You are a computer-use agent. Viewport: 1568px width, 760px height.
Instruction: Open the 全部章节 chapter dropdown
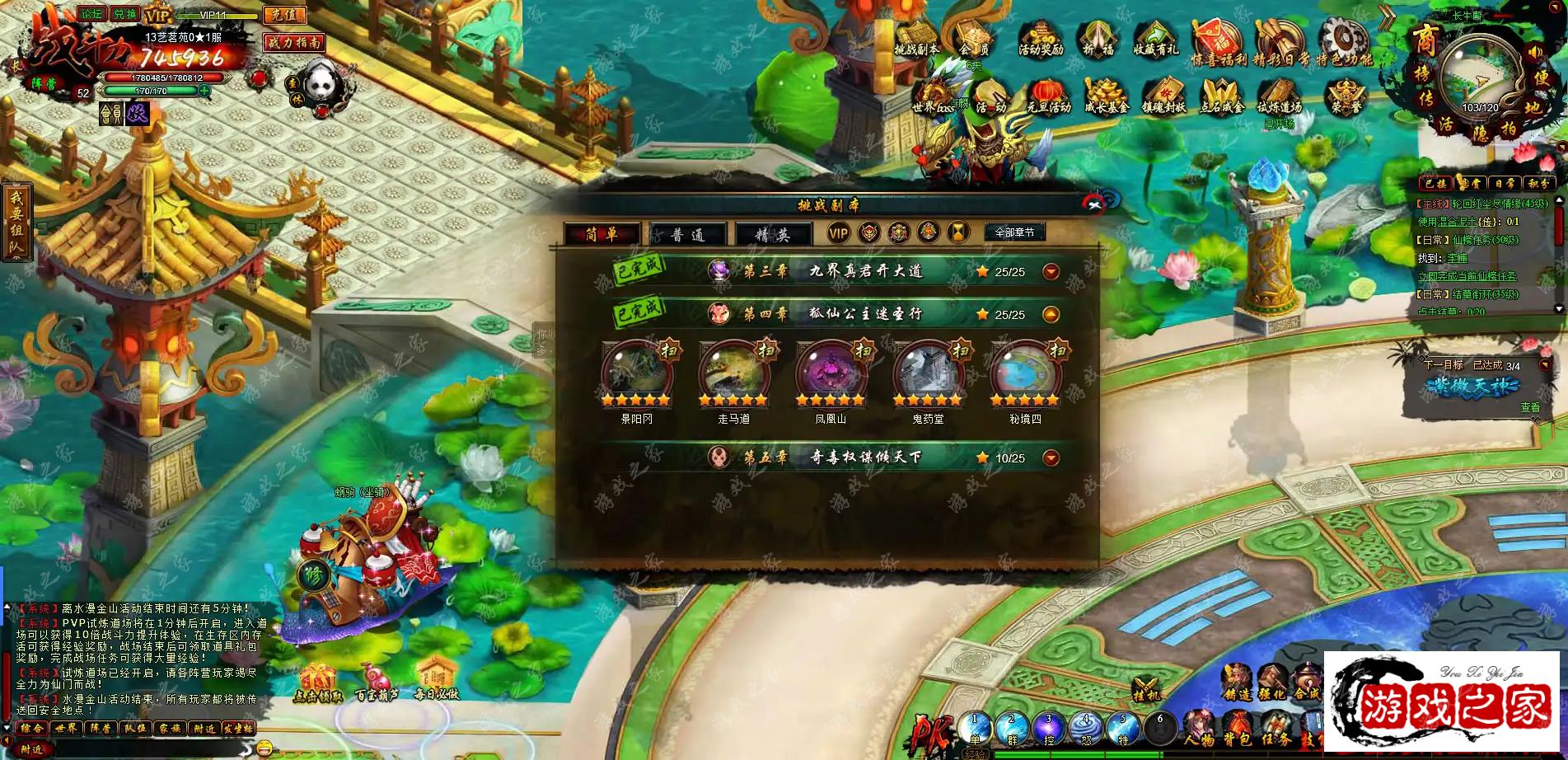click(1013, 232)
